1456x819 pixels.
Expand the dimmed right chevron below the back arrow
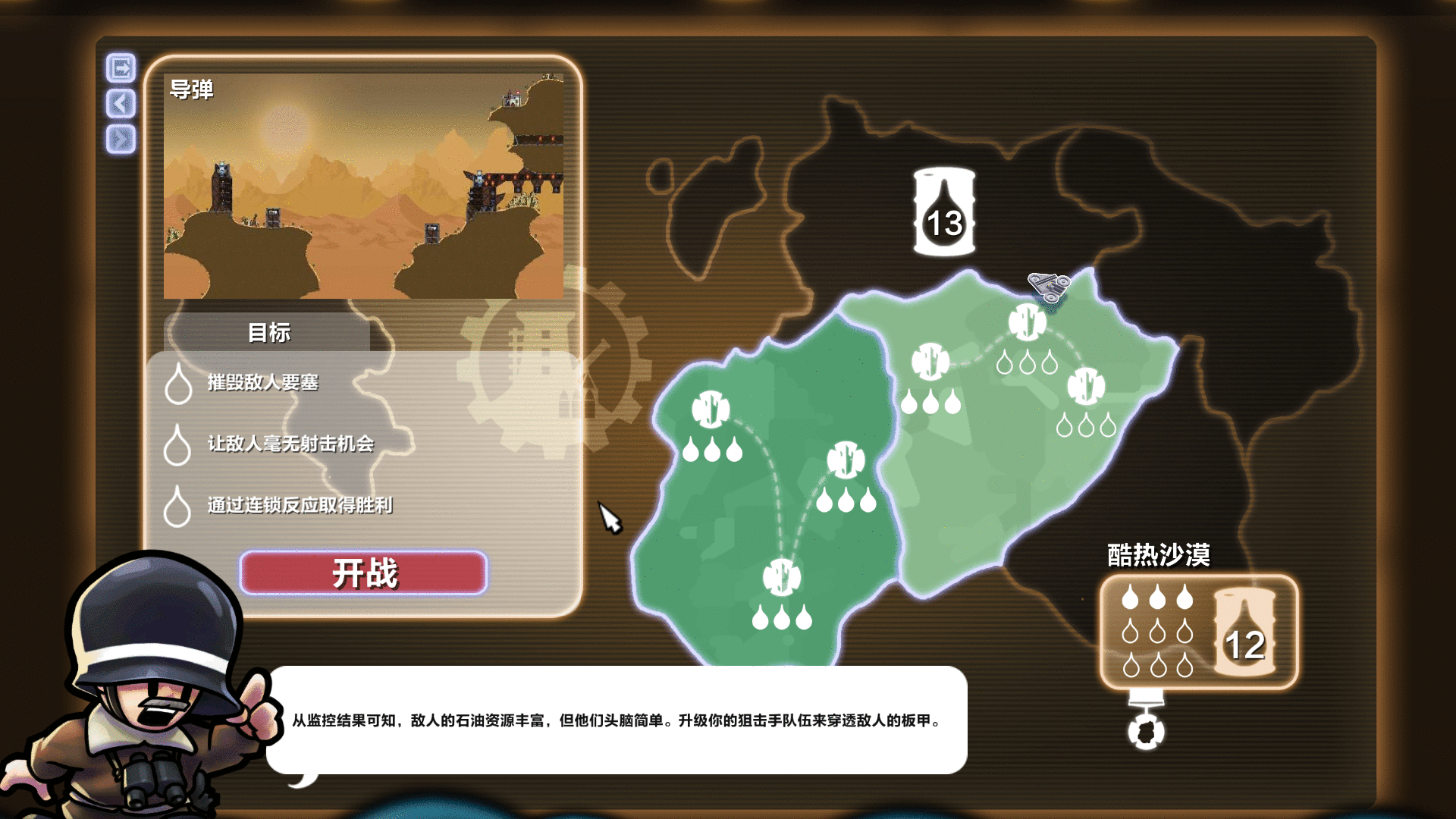tap(121, 140)
